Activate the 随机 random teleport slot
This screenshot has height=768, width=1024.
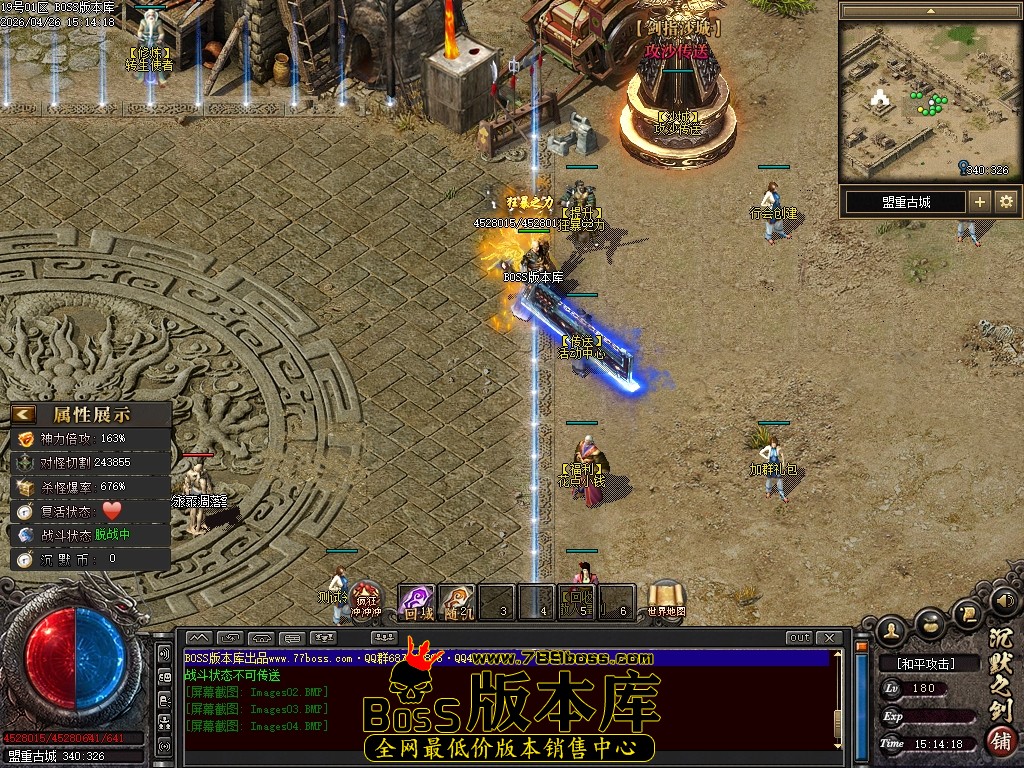click(456, 601)
